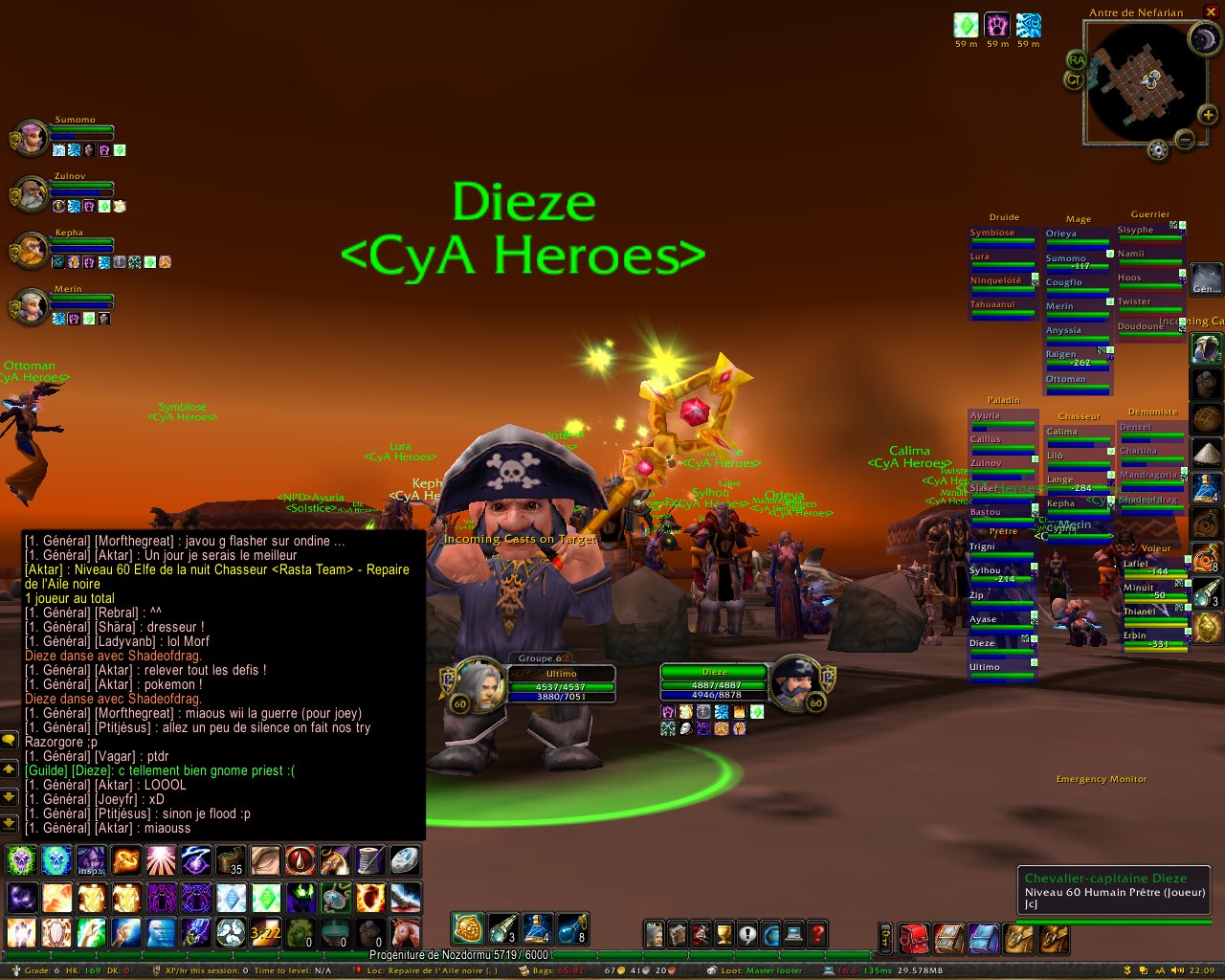1225x980 pixels.
Task: Open the green RA minimap button
Action: click(x=1077, y=60)
